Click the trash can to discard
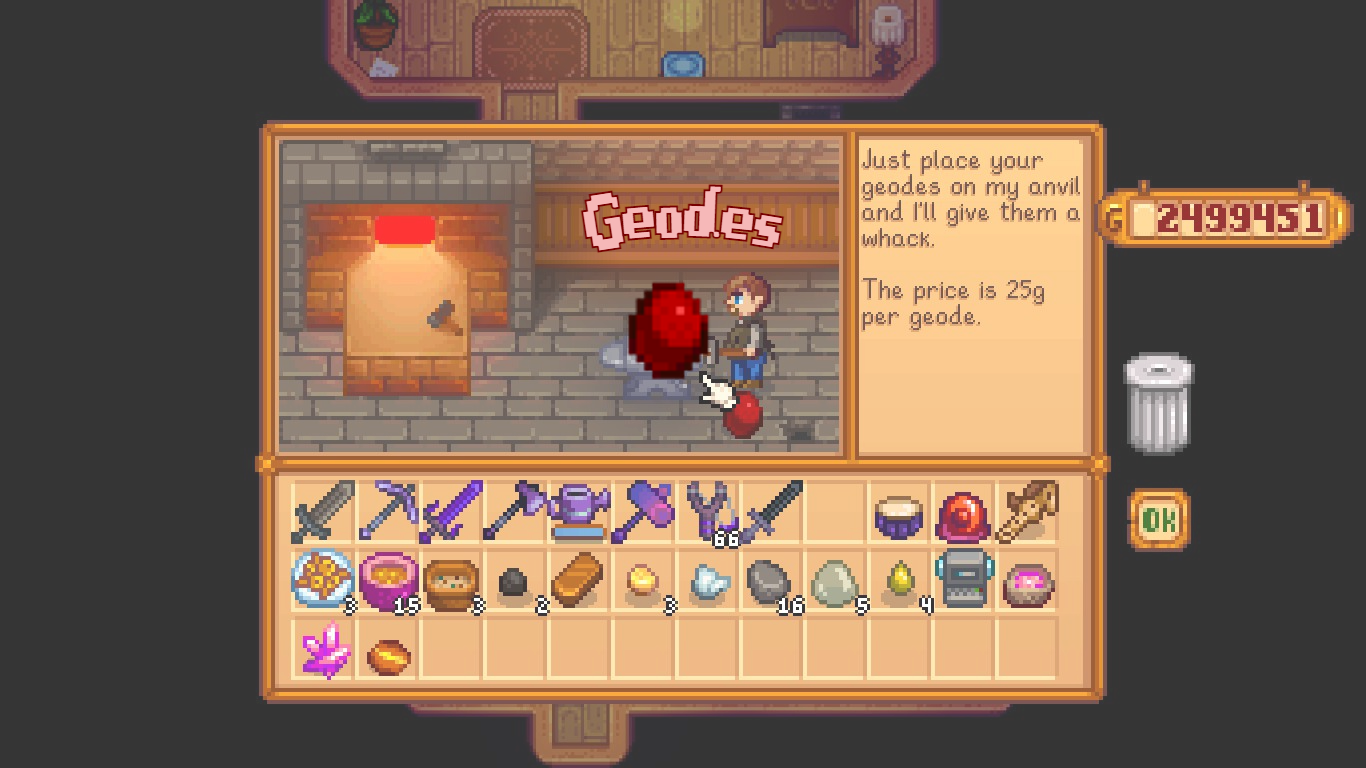1366x768 pixels. point(1157,400)
